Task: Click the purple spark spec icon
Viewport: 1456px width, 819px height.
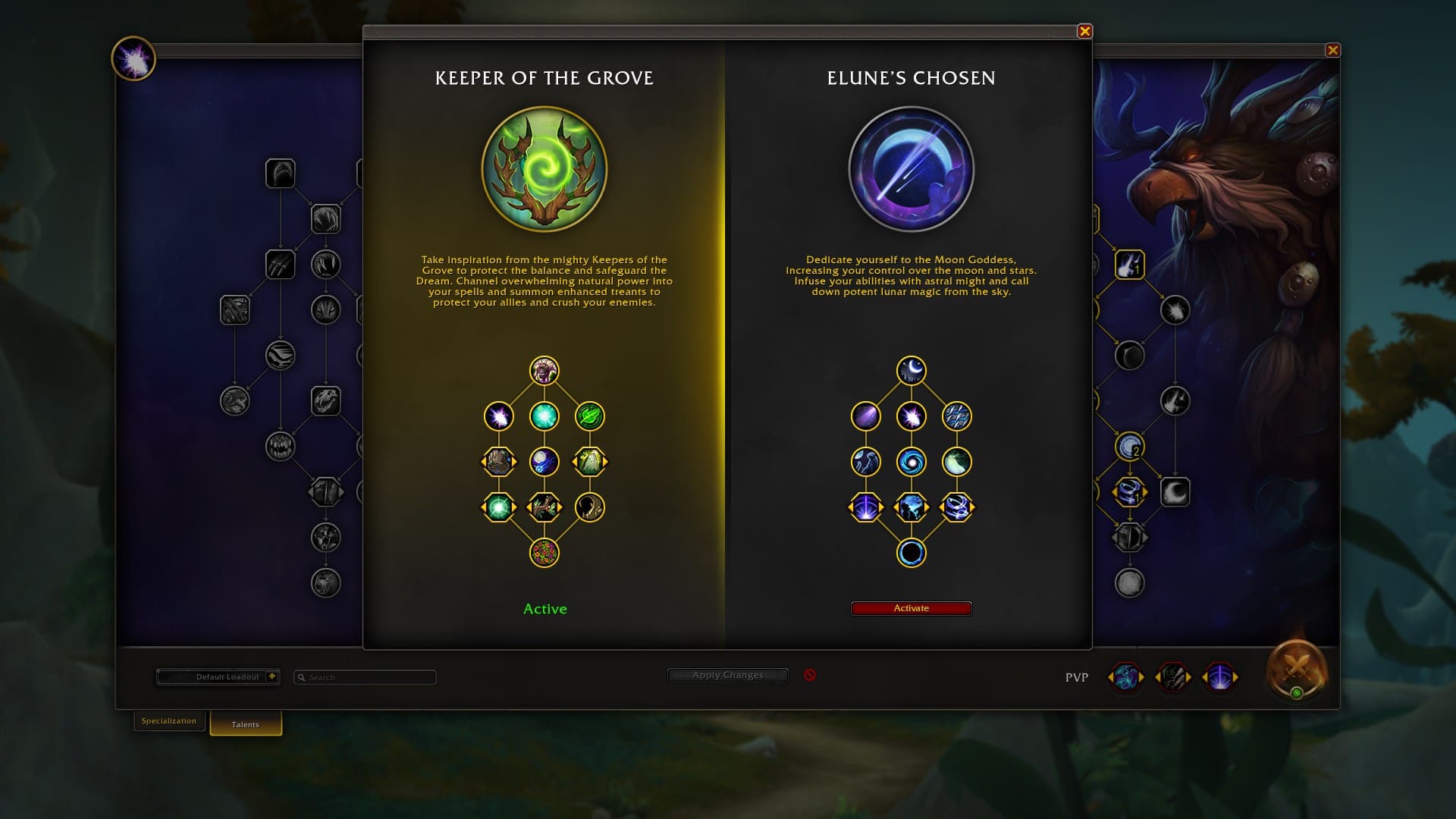Action: (x=133, y=59)
